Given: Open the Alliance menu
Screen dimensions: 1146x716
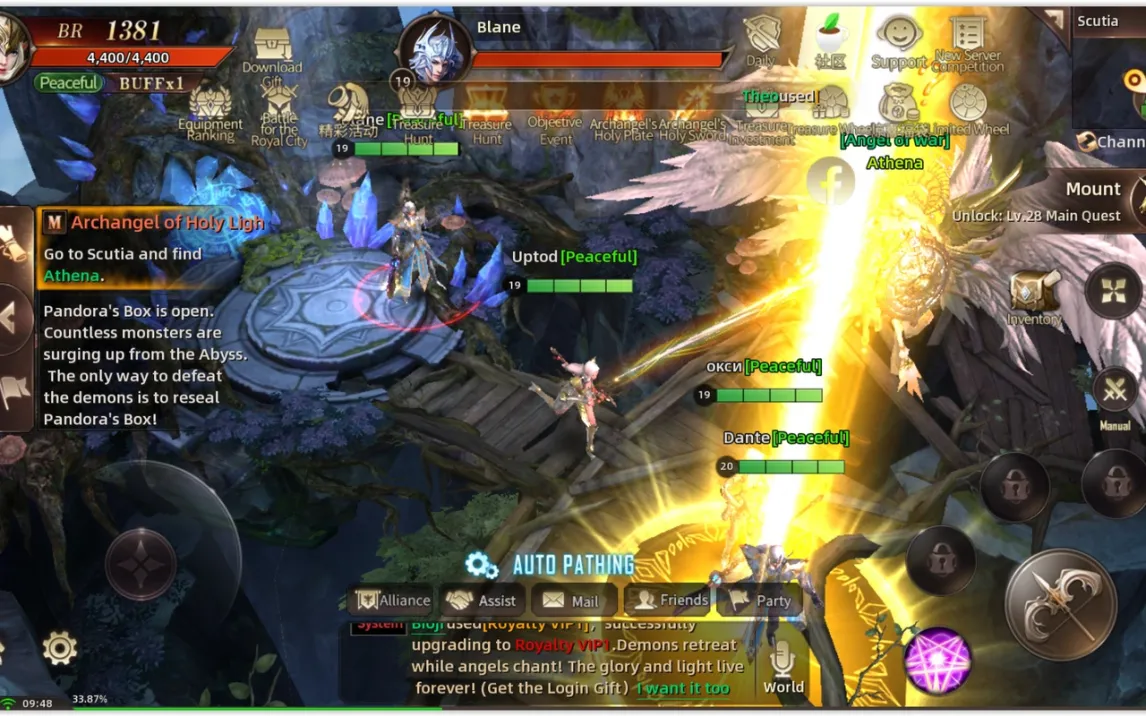Looking at the screenshot, I should 392,600.
